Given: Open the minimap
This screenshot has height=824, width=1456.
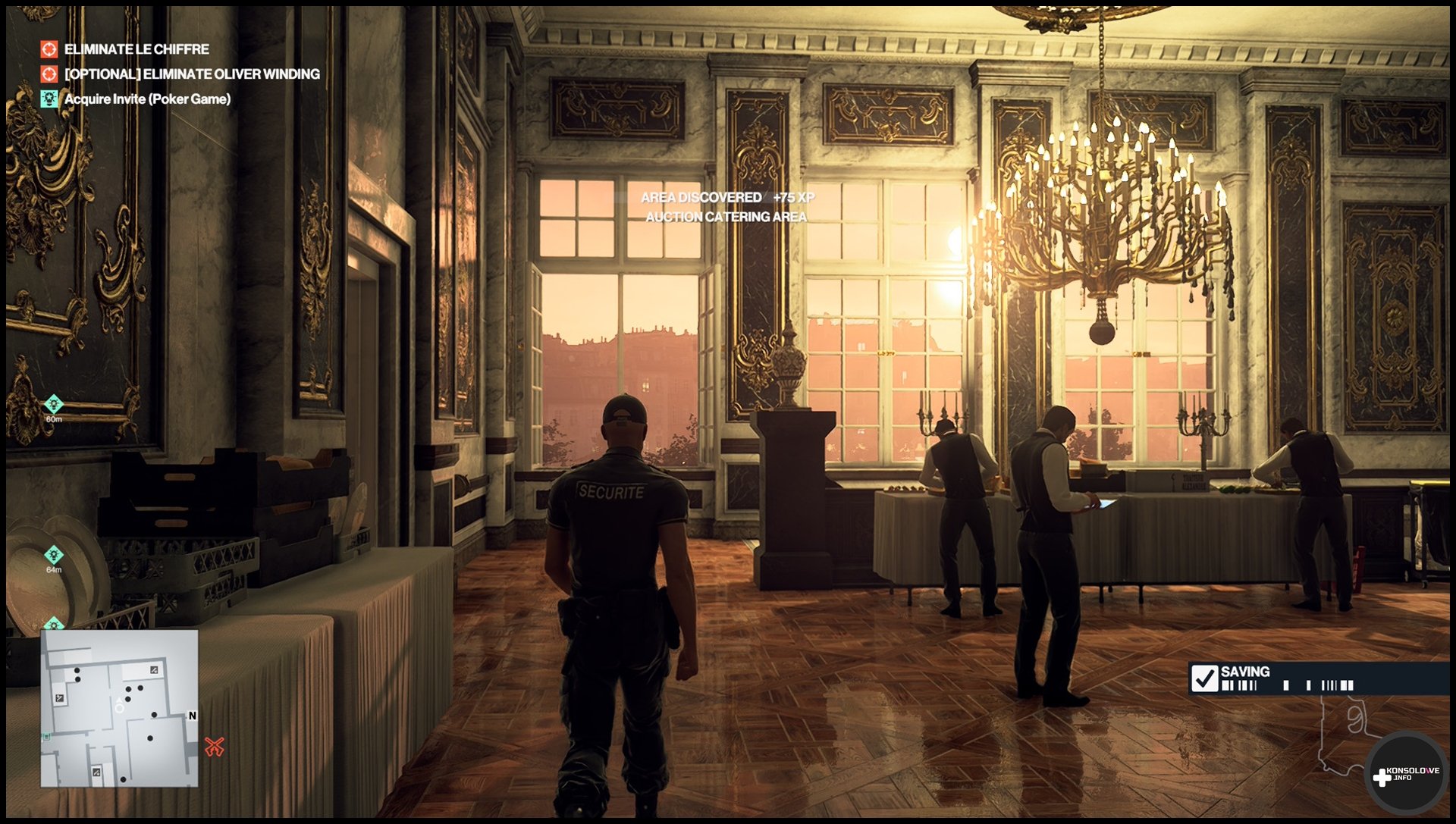Looking at the screenshot, I should (x=119, y=708).
